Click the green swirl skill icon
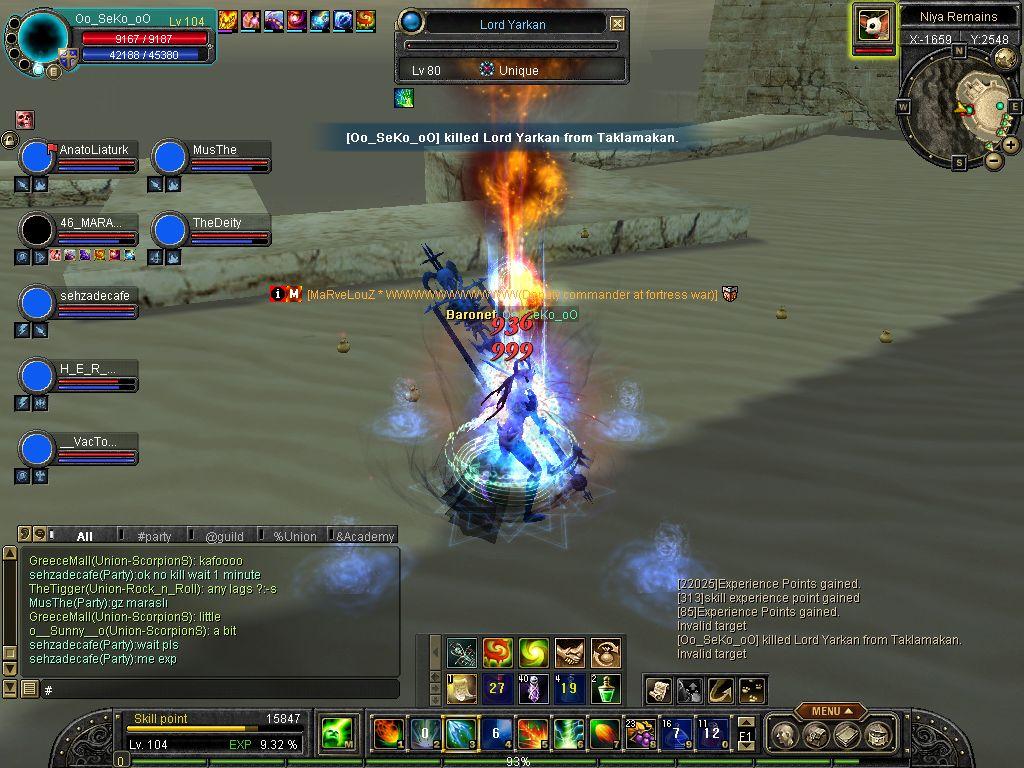The width and height of the screenshot is (1024, 768). click(x=533, y=653)
